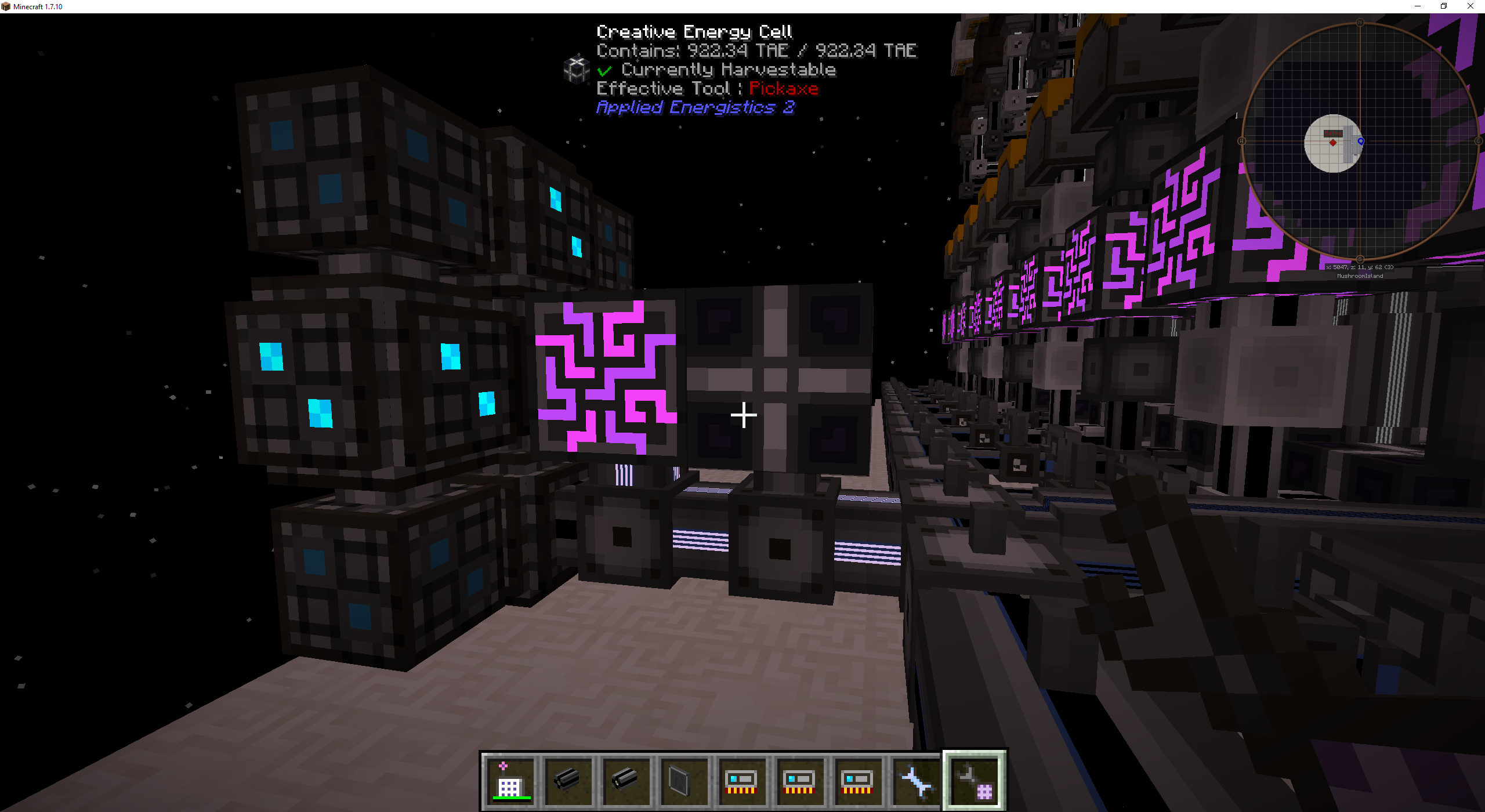Minimize the Minecraft window
1485x812 pixels.
[x=1418, y=6]
